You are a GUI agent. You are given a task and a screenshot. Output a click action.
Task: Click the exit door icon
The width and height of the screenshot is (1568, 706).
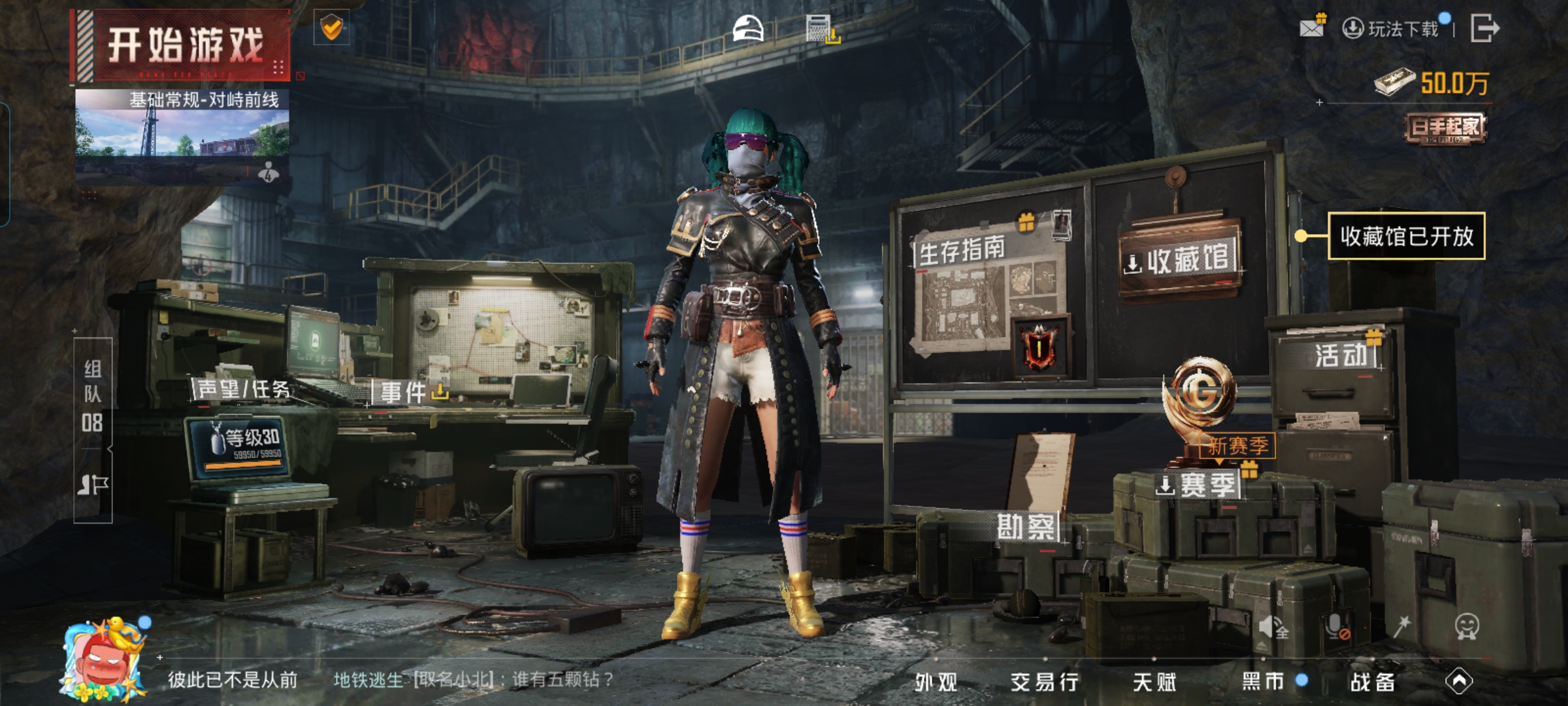1484,29
